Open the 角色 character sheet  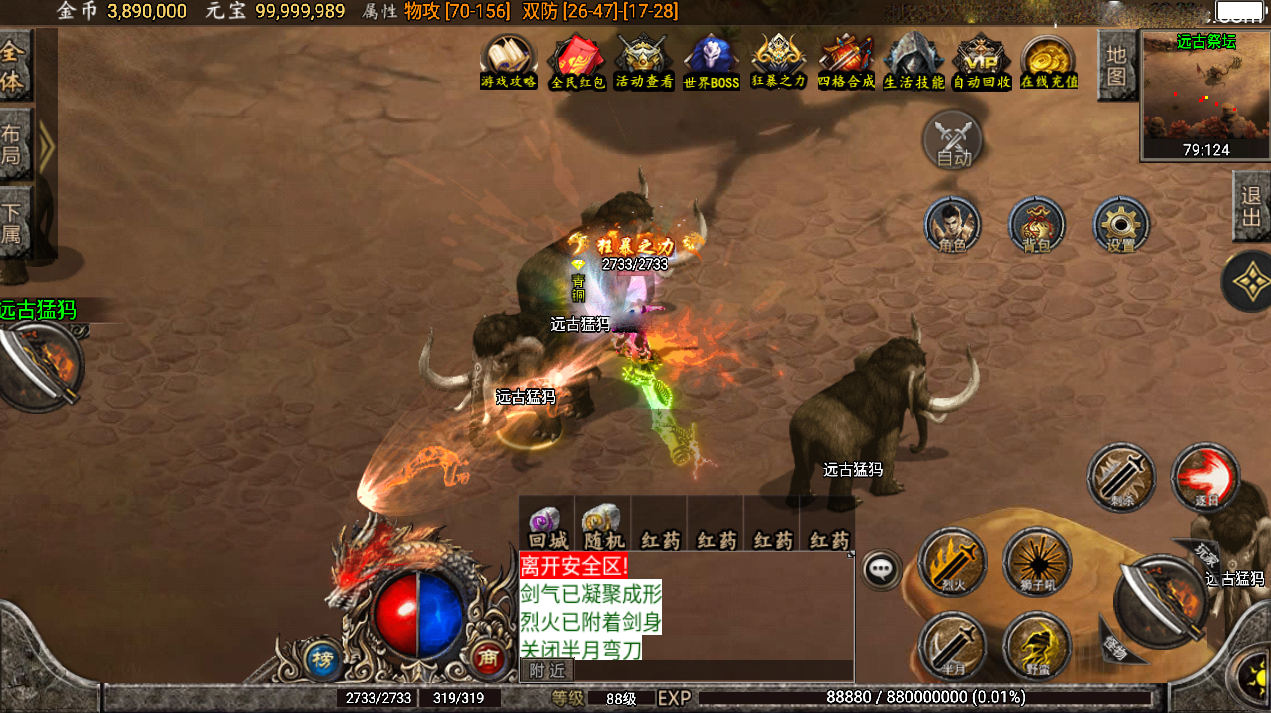click(953, 224)
